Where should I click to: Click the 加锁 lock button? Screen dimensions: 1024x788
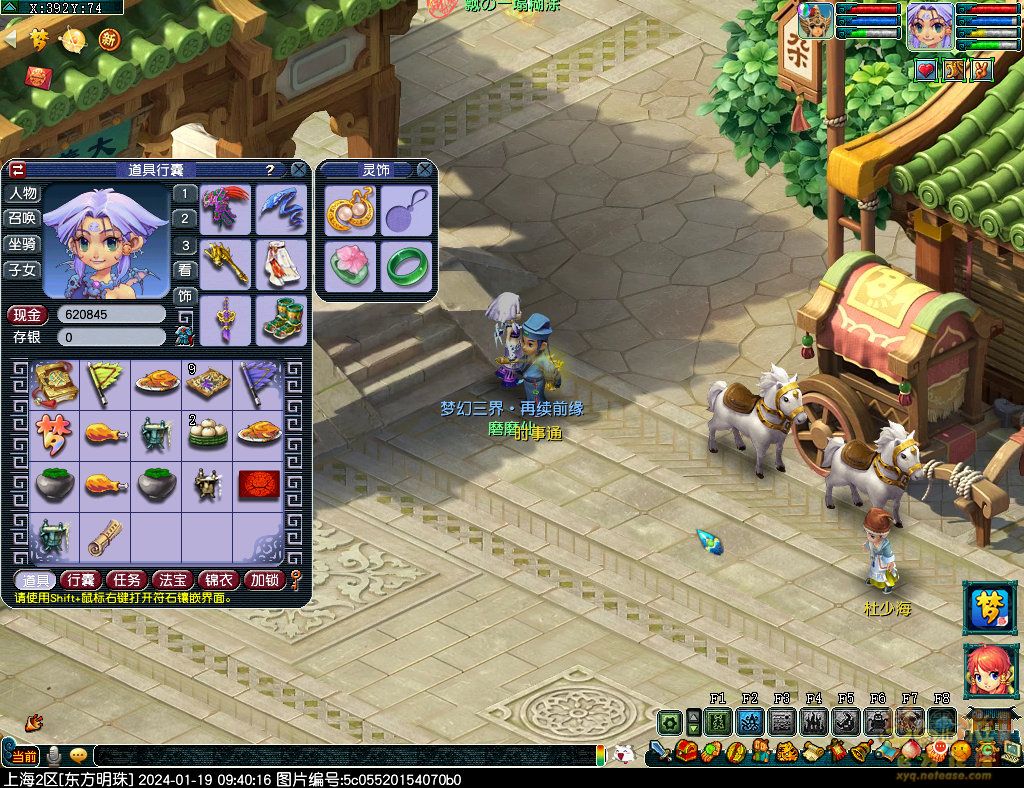tap(265, 580)
